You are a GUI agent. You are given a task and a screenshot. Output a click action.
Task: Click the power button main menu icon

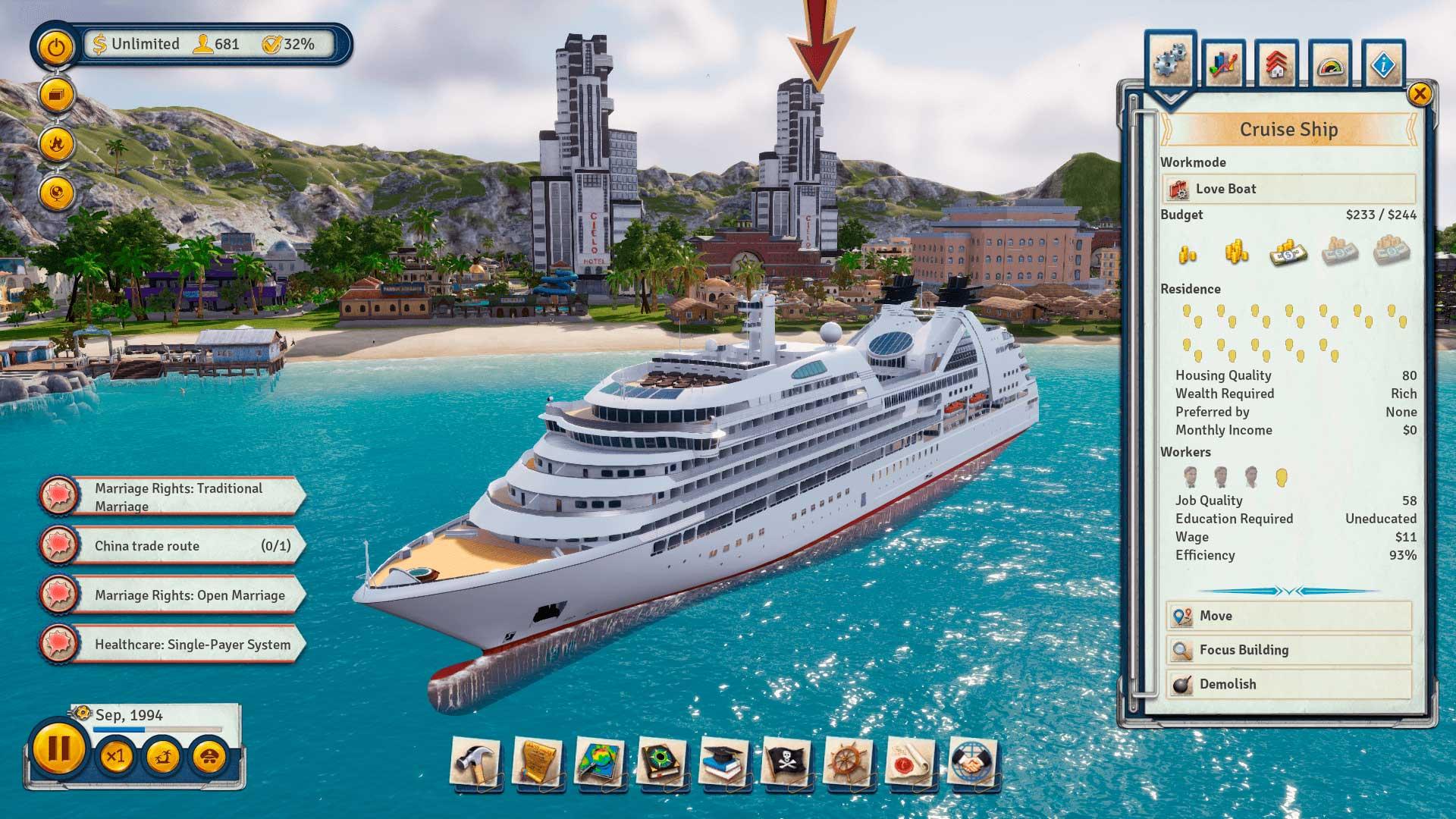pos(56,48)
